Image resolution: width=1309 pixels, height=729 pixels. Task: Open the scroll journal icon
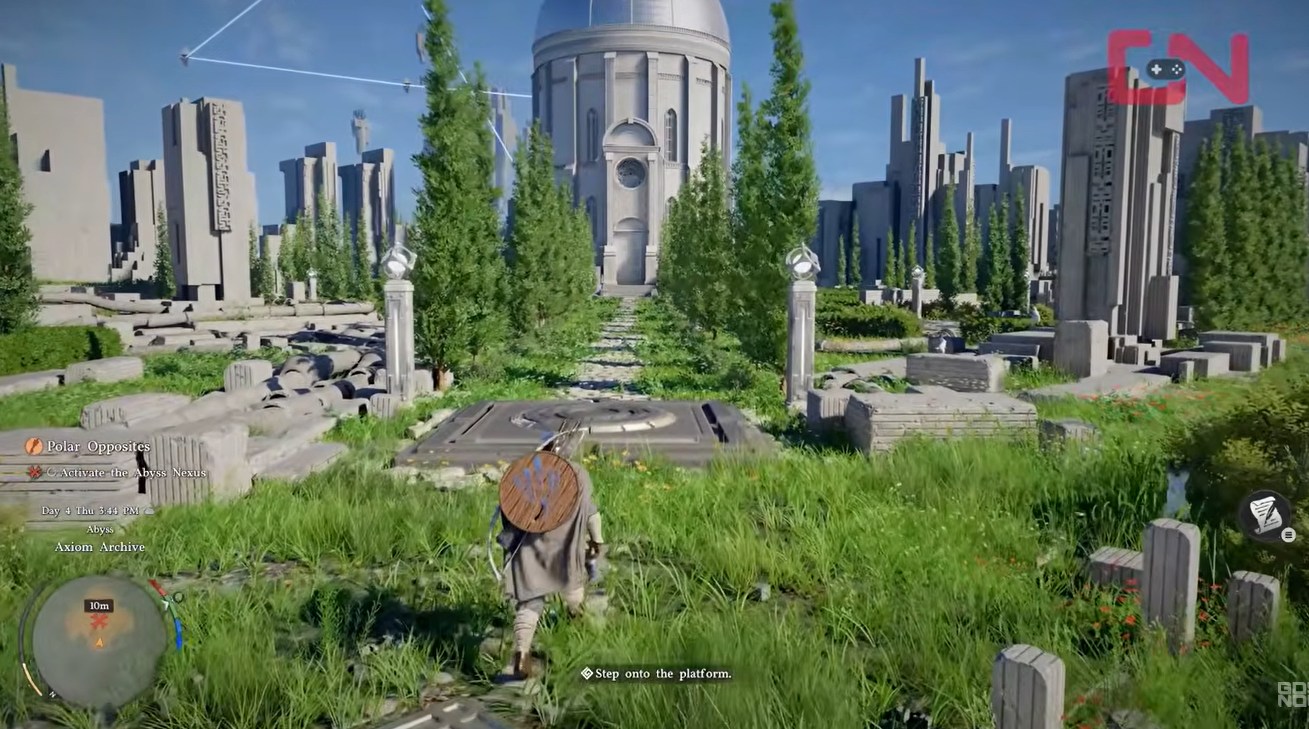point(1264,514)
